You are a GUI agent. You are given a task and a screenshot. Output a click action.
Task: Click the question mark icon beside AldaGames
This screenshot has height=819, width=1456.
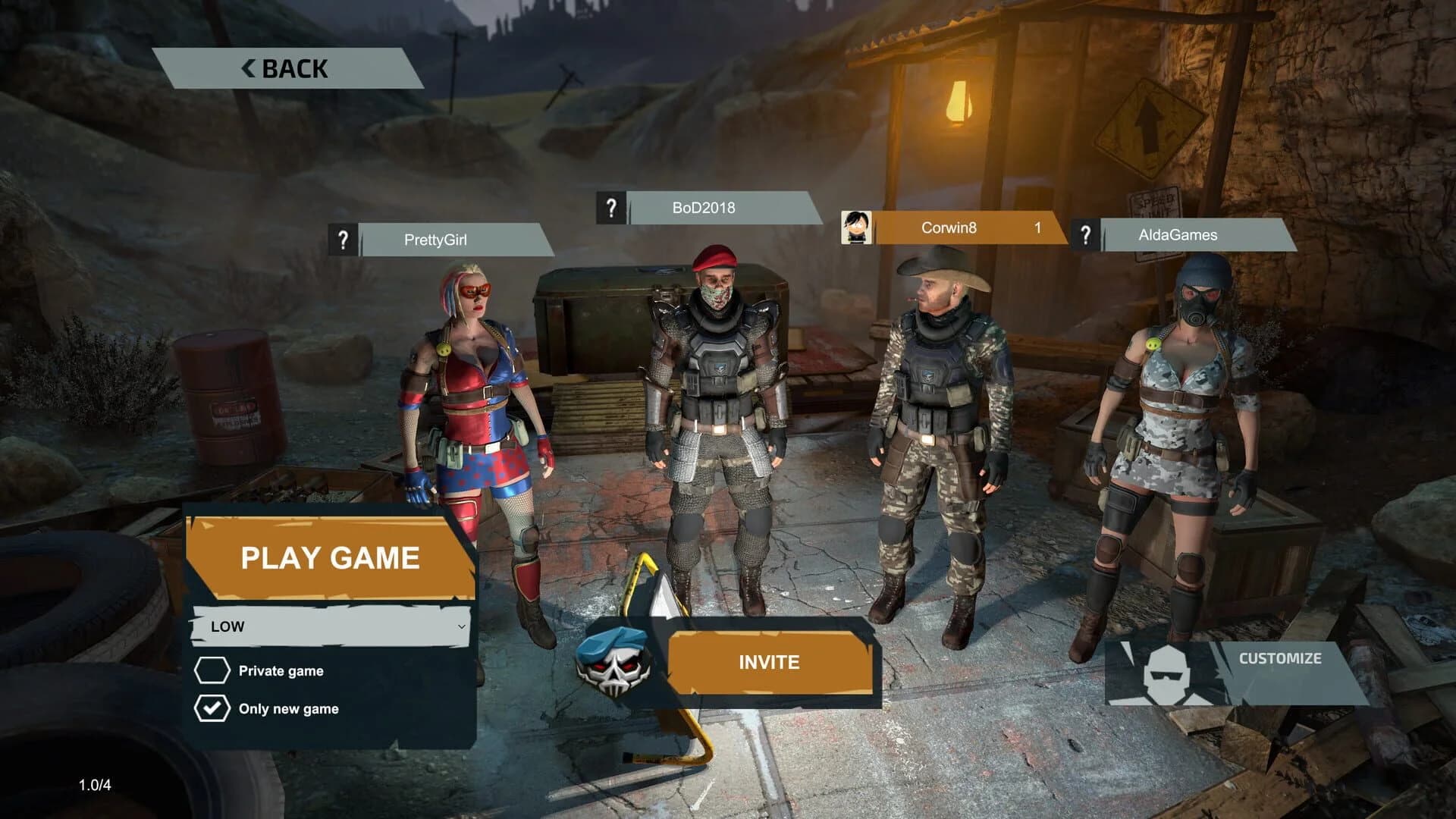point(1087,235)
